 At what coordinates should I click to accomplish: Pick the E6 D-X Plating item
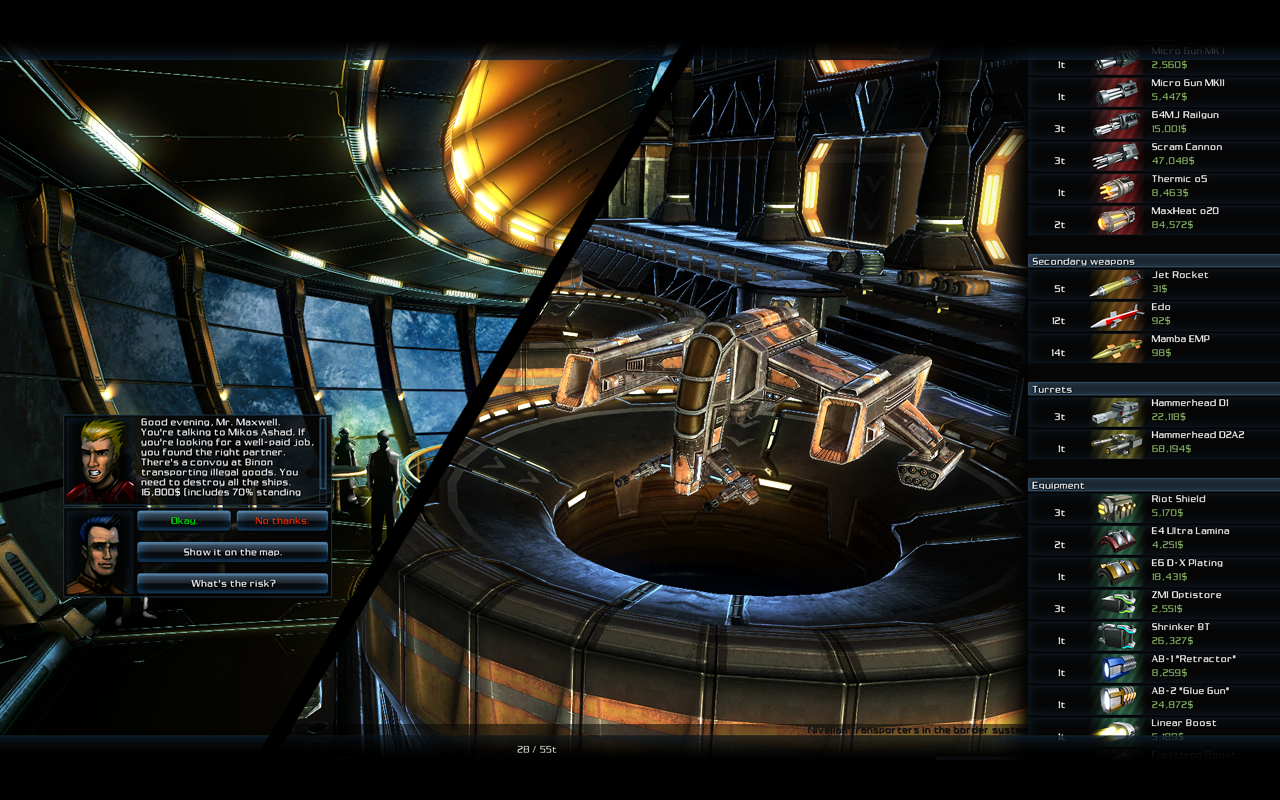(x=1153, y=570)
